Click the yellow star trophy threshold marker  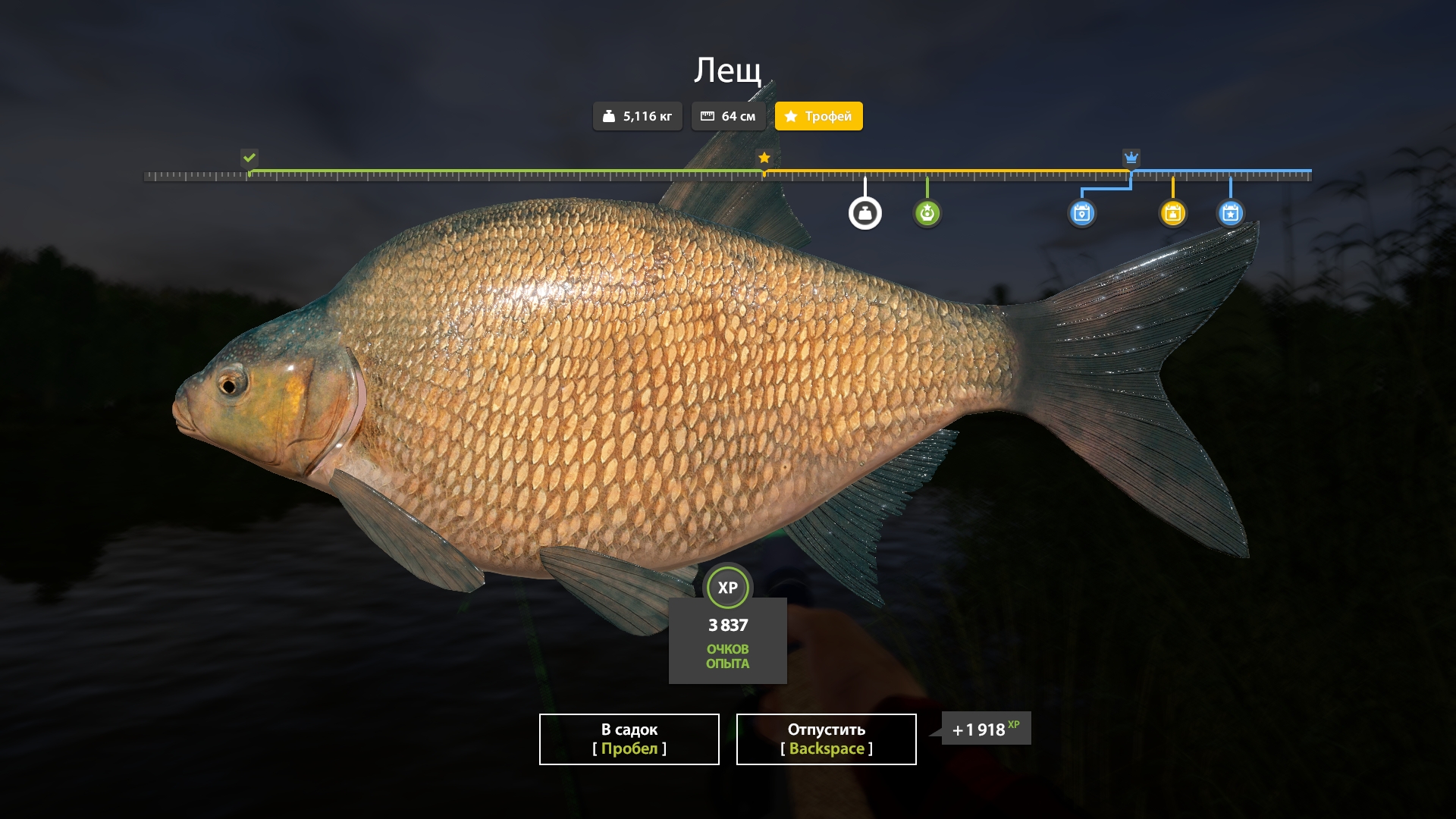pyautogui.click(x=764, y=158)
